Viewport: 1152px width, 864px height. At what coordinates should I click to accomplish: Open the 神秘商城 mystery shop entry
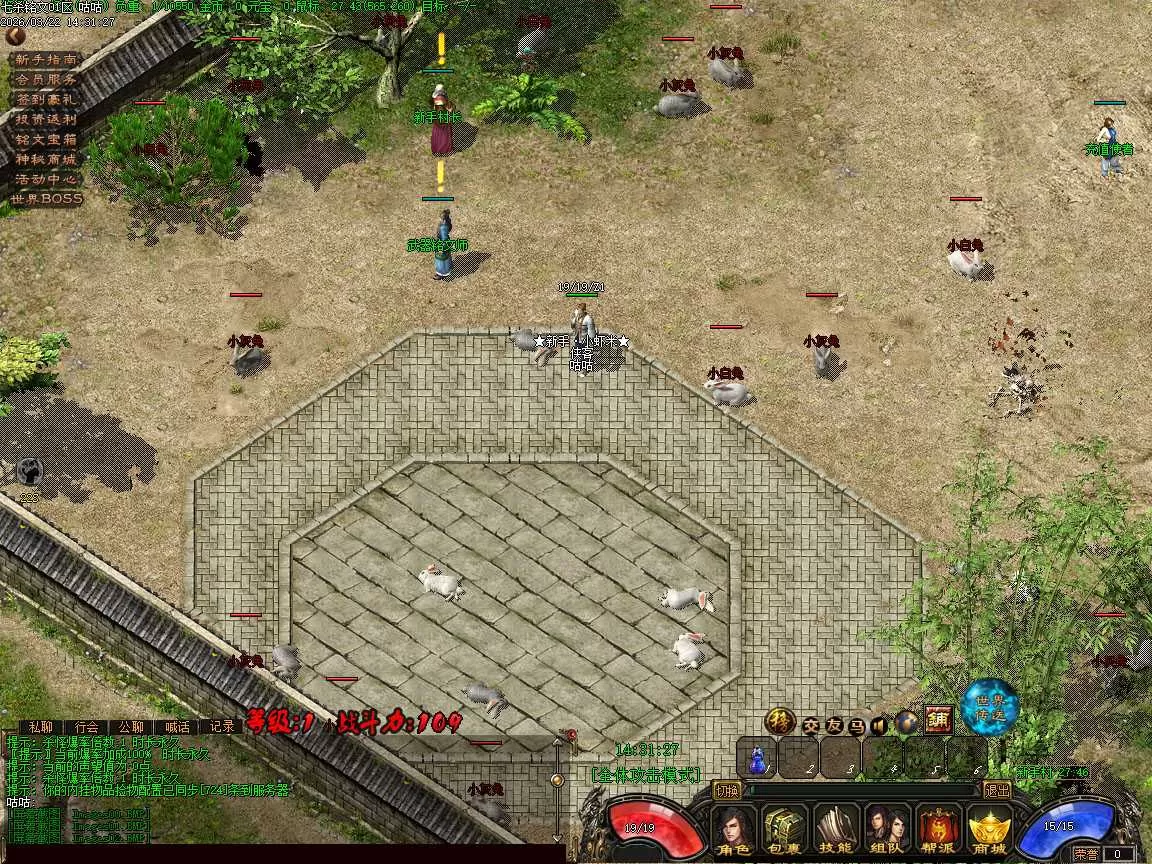coord(46,159)
